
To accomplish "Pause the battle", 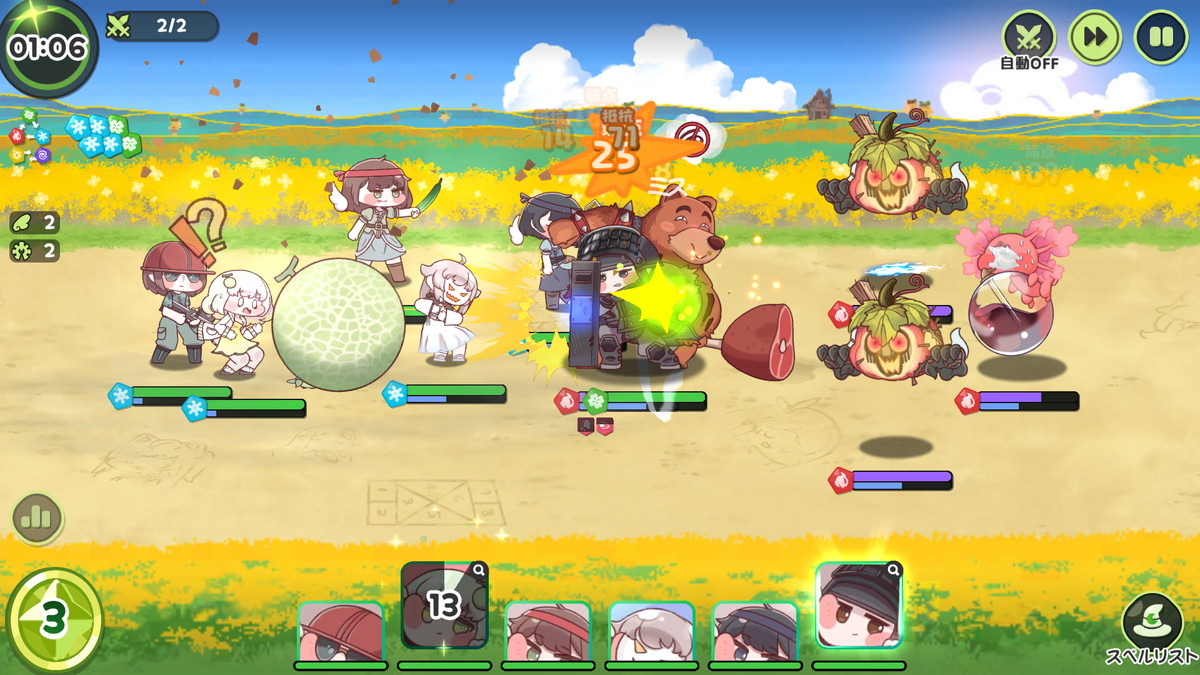I will click(1161, 37).
